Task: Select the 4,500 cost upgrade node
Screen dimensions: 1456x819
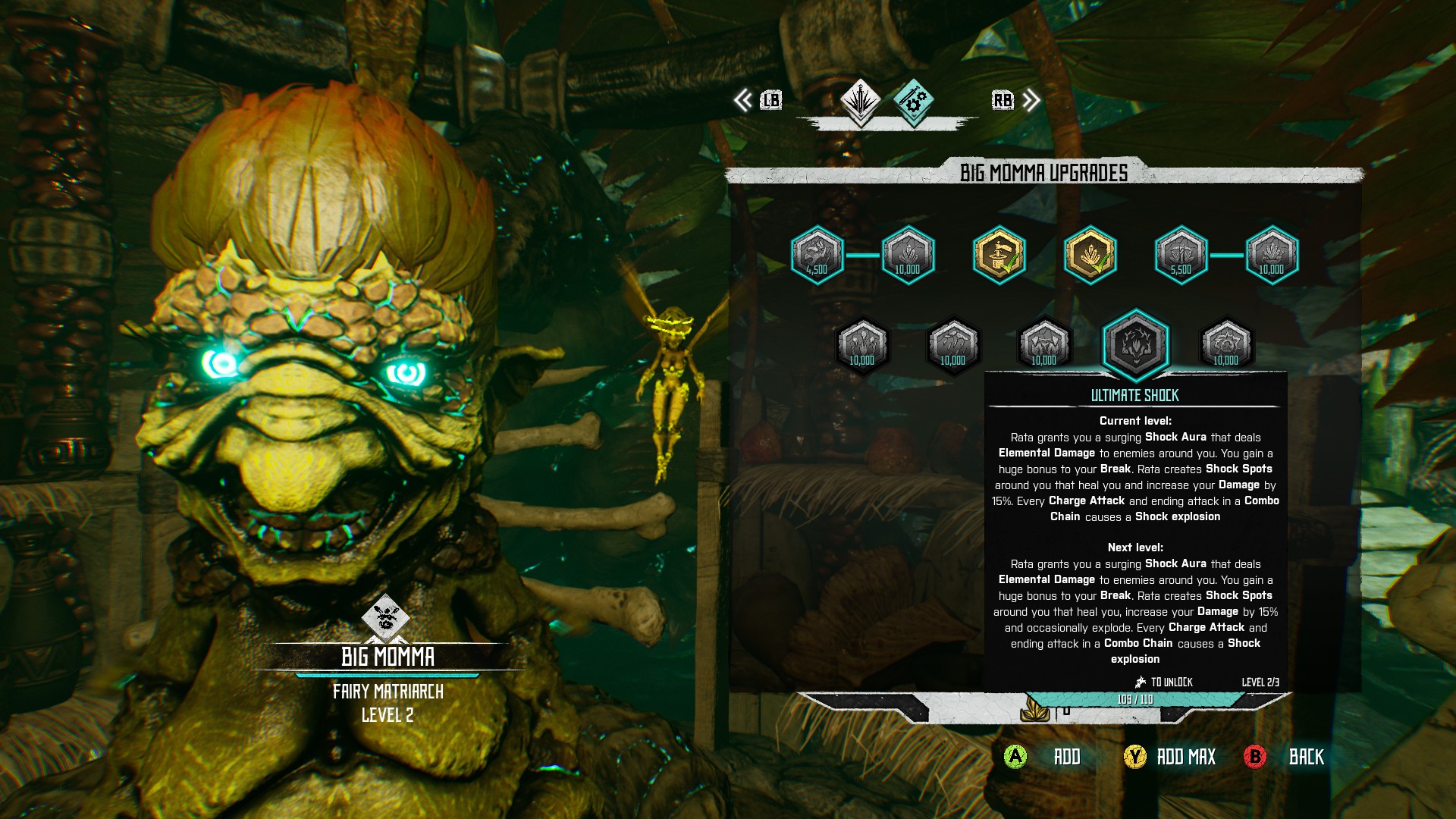Action: click(x=817, y=255)
